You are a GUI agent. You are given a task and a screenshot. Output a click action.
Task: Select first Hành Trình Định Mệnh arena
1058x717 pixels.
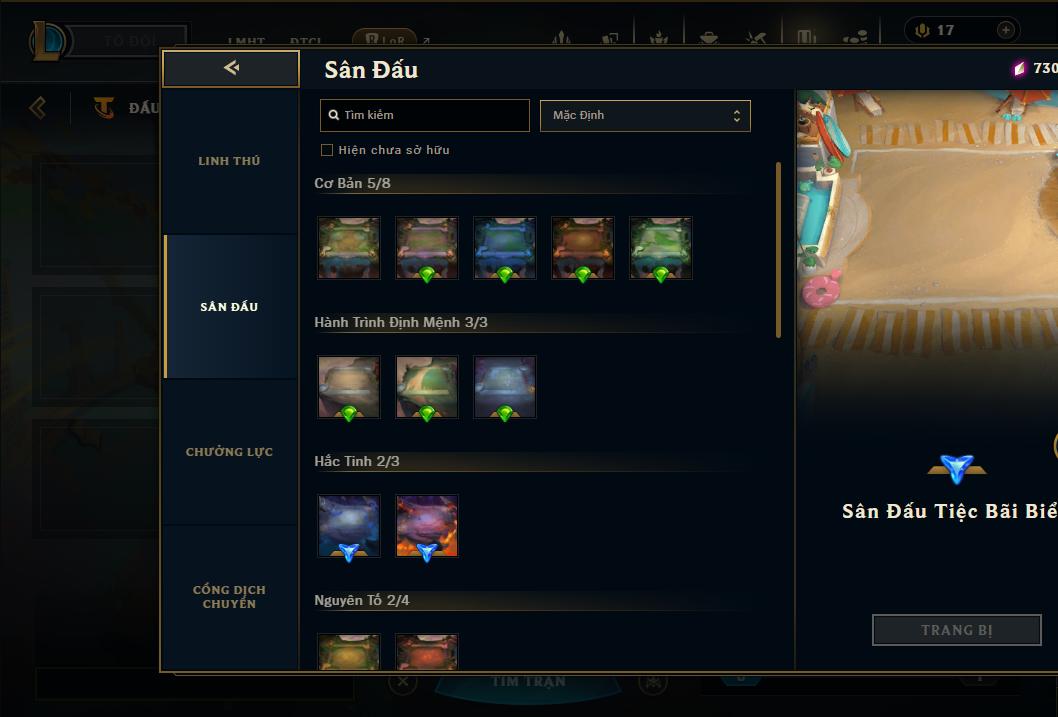(x=349, y=387)
